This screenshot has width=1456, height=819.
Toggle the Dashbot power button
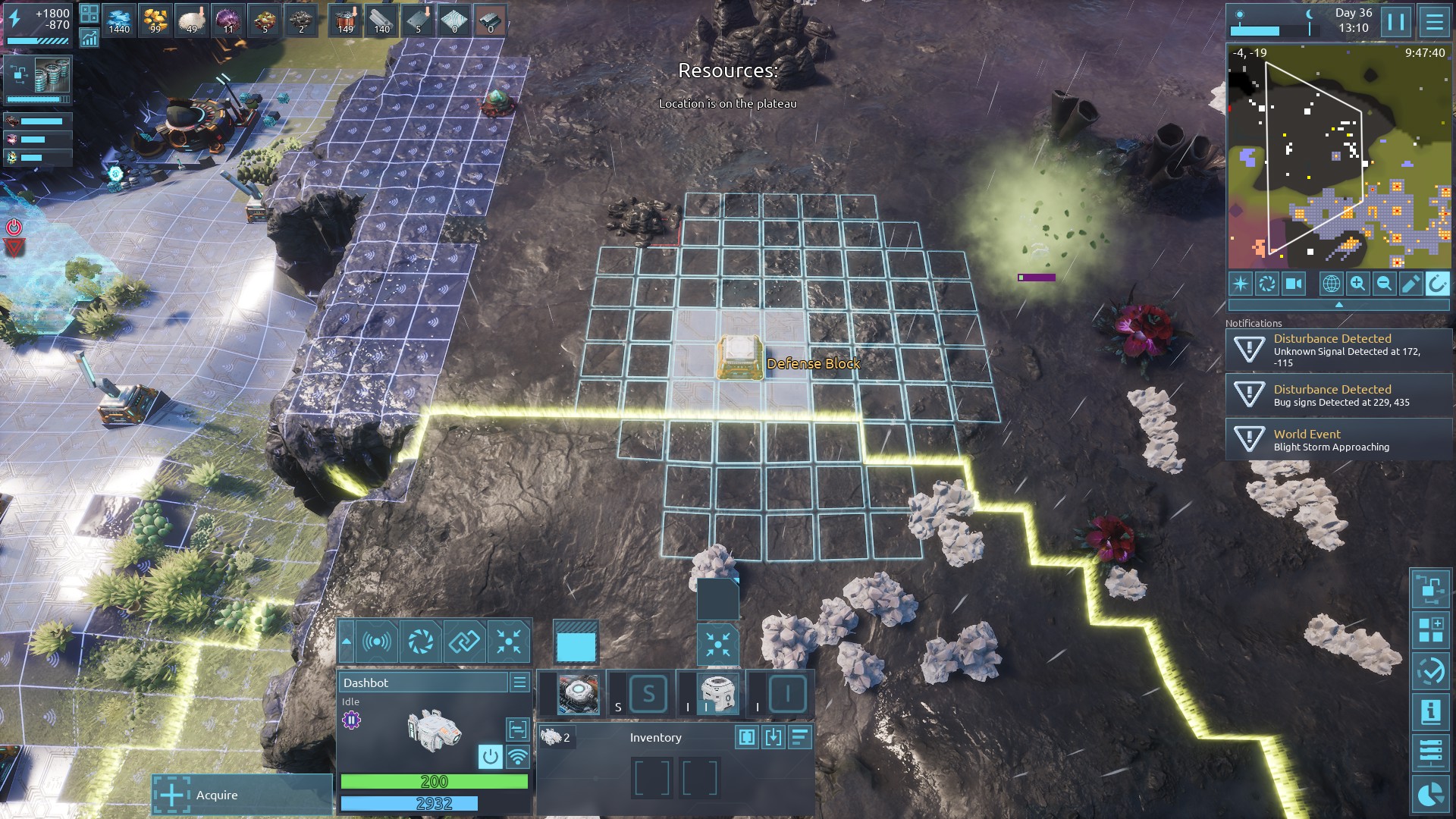pos(491,756)
